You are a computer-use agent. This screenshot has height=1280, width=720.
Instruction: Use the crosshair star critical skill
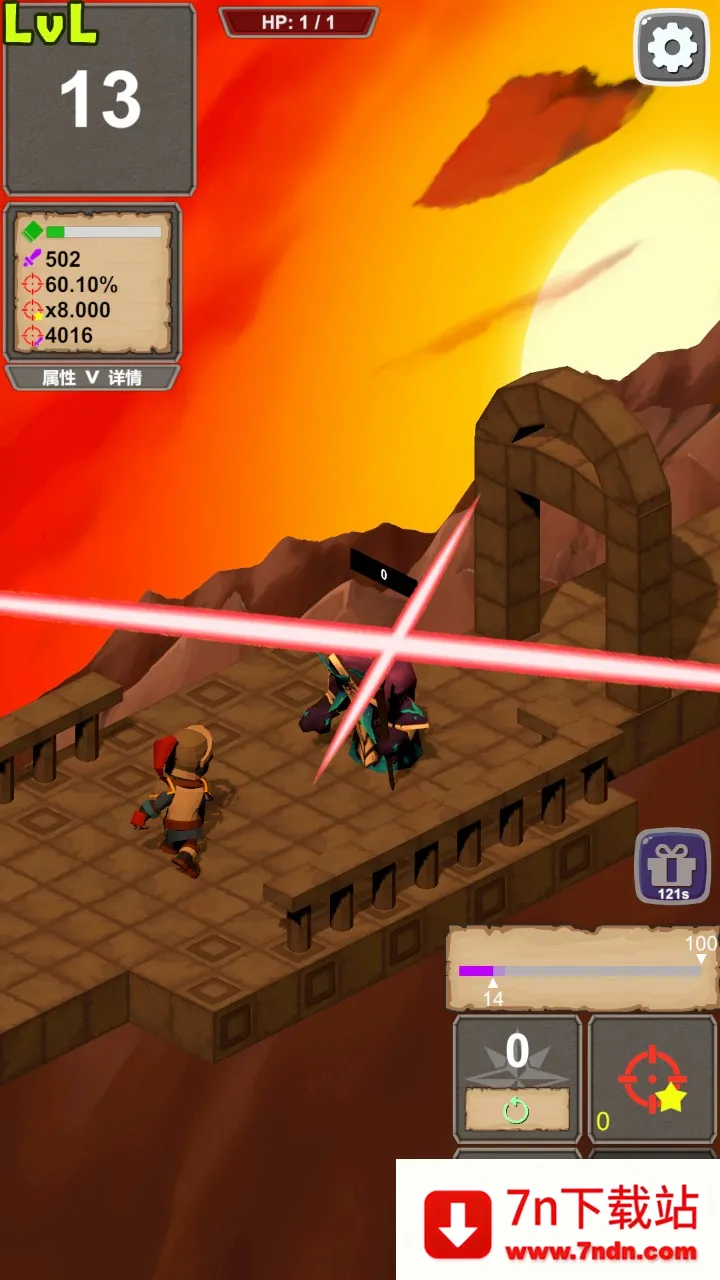pos(652,1078)
